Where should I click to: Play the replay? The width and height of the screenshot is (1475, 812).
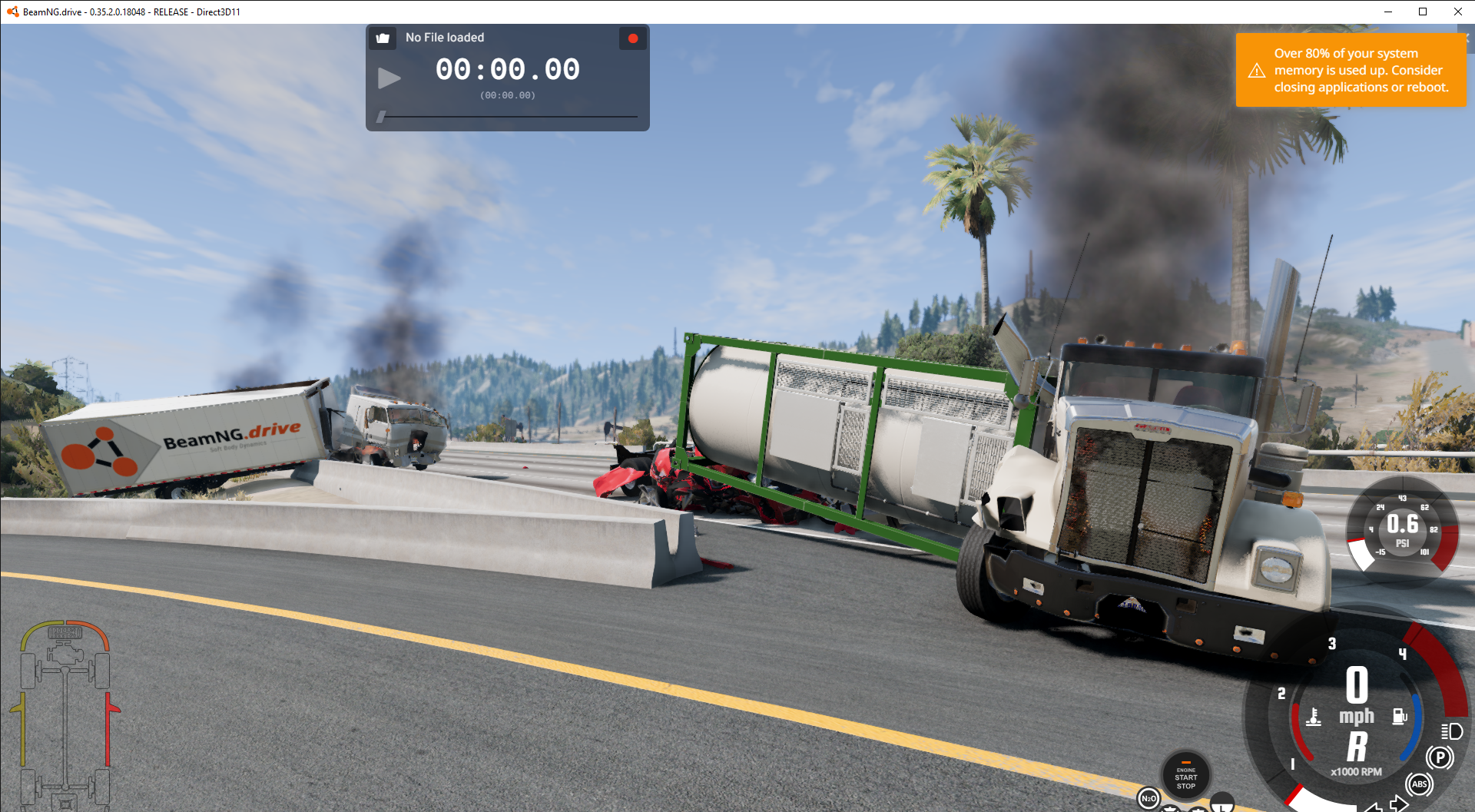tap(389, 78)
